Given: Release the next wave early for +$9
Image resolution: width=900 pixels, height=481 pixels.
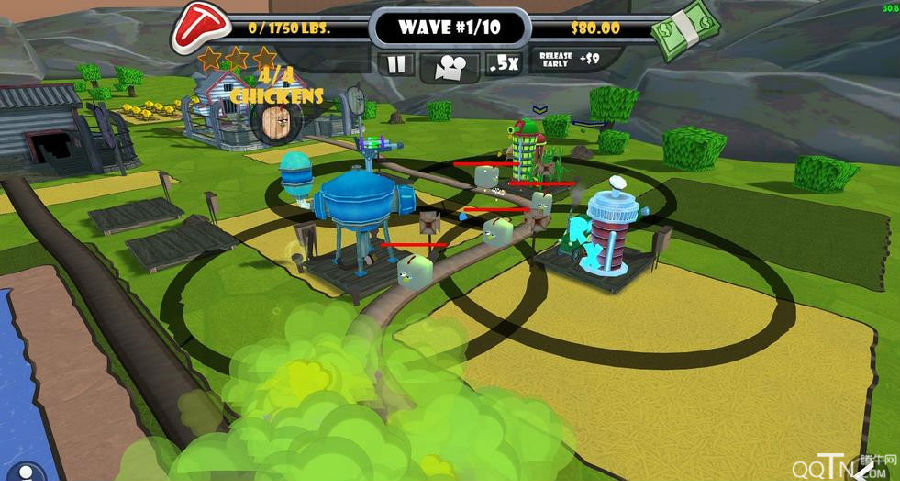Looking at the screenshot, I should 569,59.
